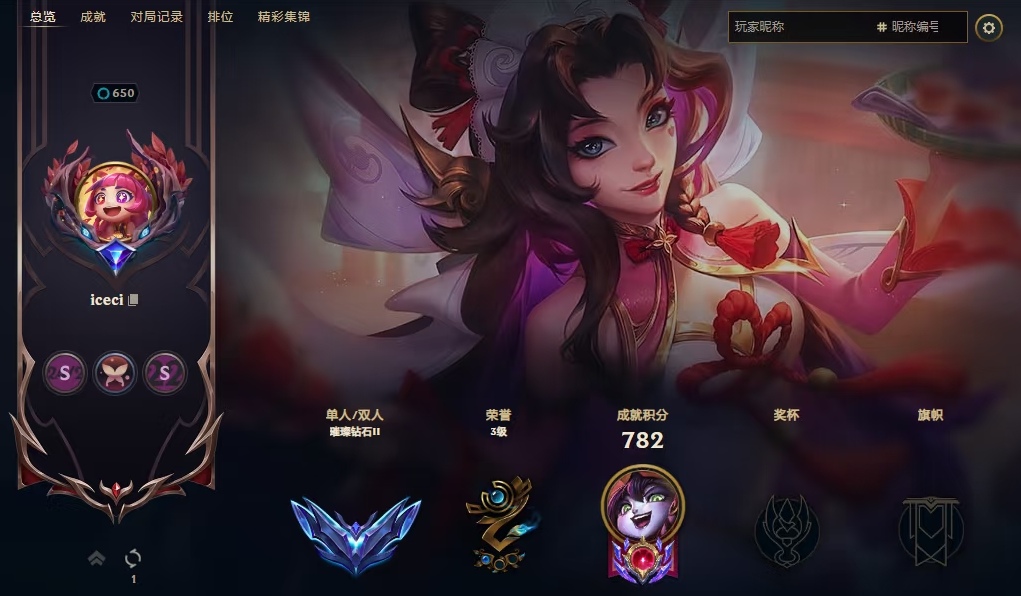Image resolution: width=1021 pixels, height=596 pixels.
Task: Switch to the 总览 overview tab
Action: pos(43,17)
